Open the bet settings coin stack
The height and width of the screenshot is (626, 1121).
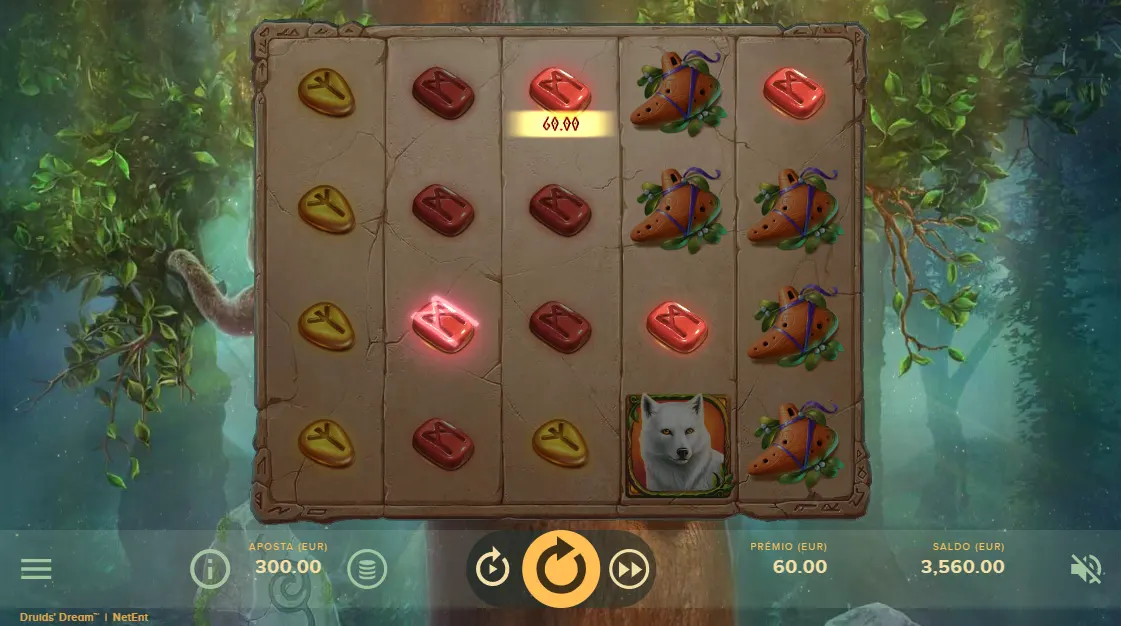tap(367, 569)
